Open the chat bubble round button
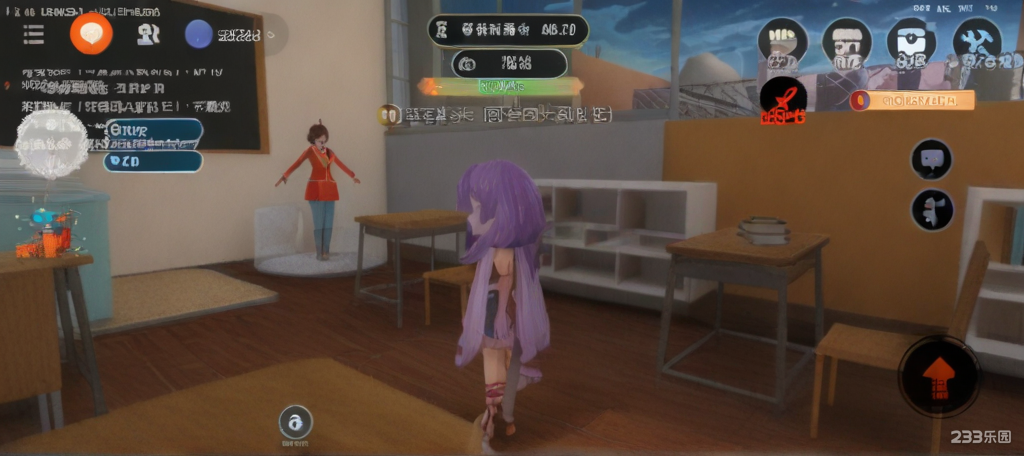The height and width of the screenshot is (456, 1024). (931, 158)
